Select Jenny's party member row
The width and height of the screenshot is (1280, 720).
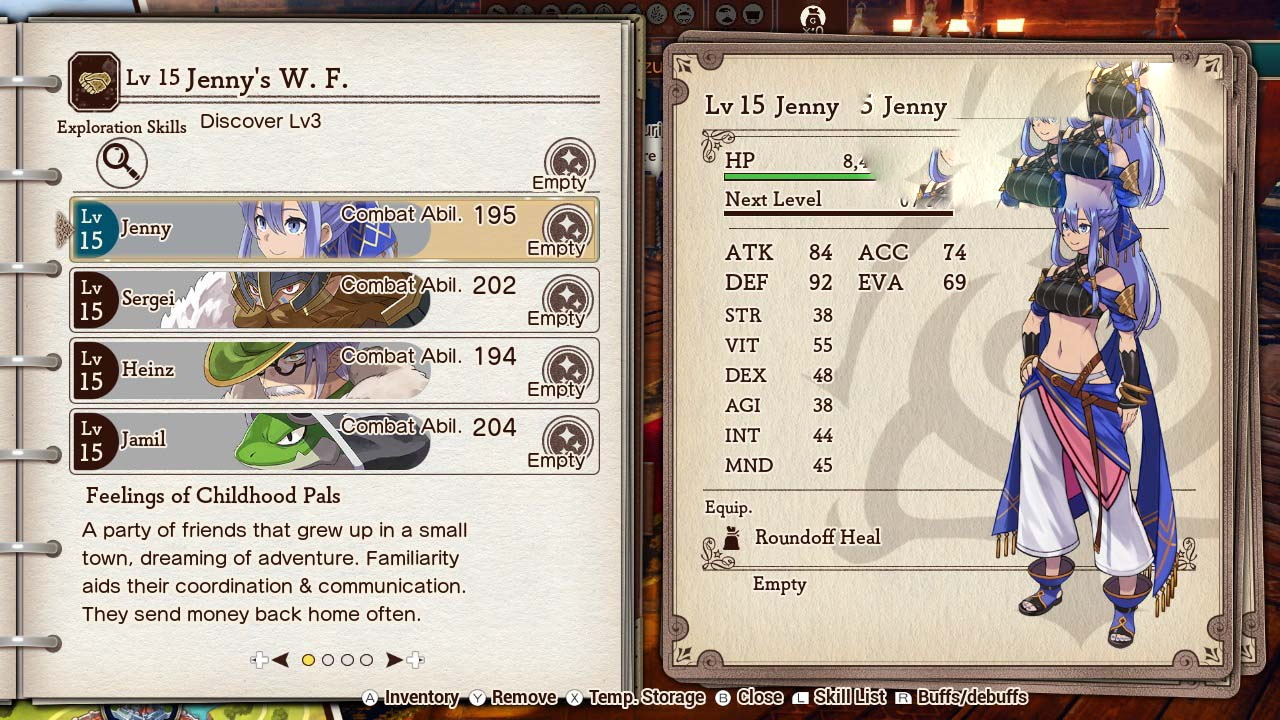click(x=334, y=229)
